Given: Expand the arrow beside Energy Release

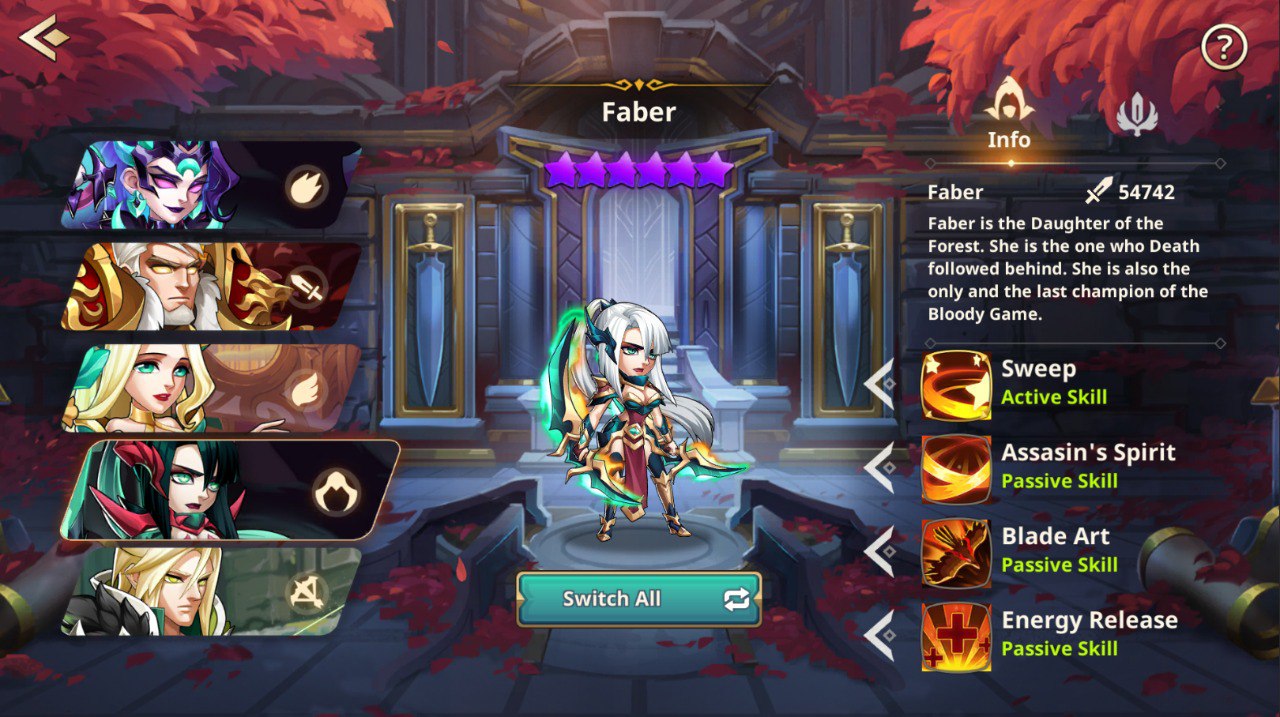Looking at the screenshot, I should tap(880, 636).
